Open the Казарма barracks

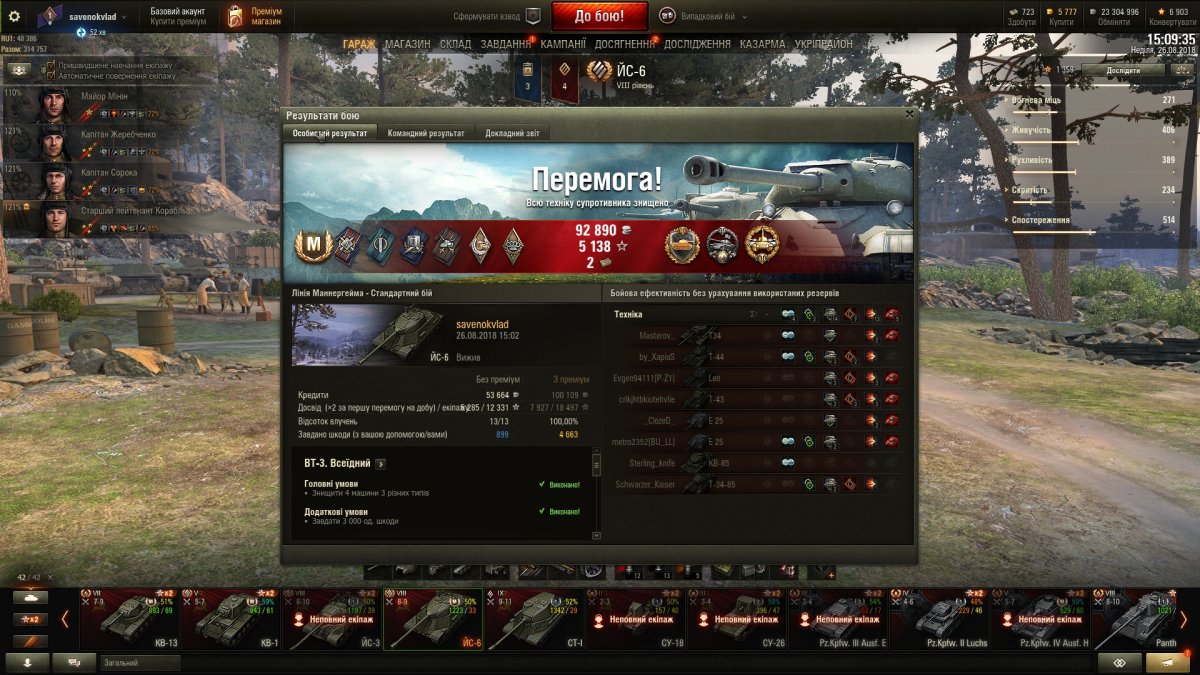pyautogui.click(x=763, y=44)
